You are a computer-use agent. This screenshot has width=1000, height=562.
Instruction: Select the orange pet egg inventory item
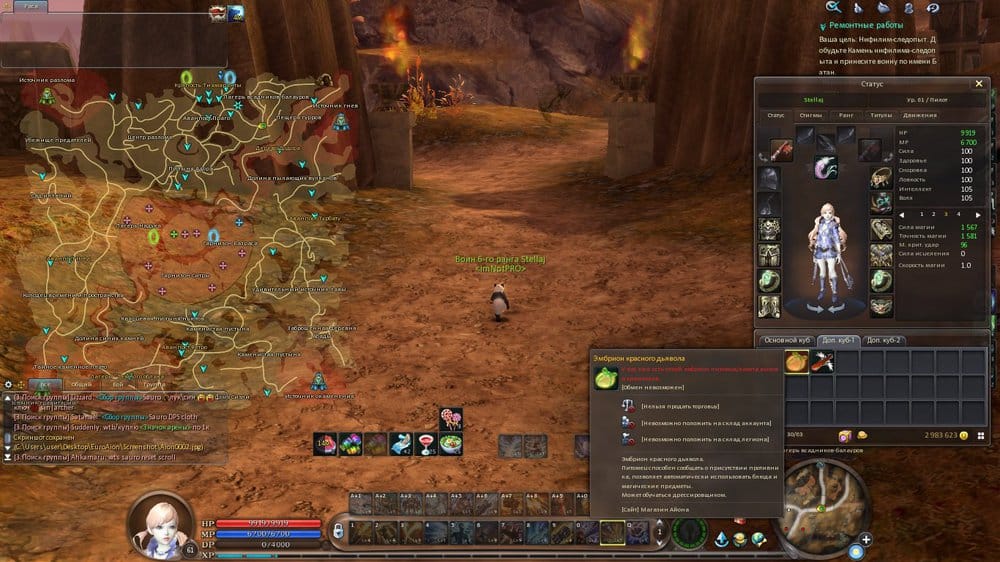point(797,361)
